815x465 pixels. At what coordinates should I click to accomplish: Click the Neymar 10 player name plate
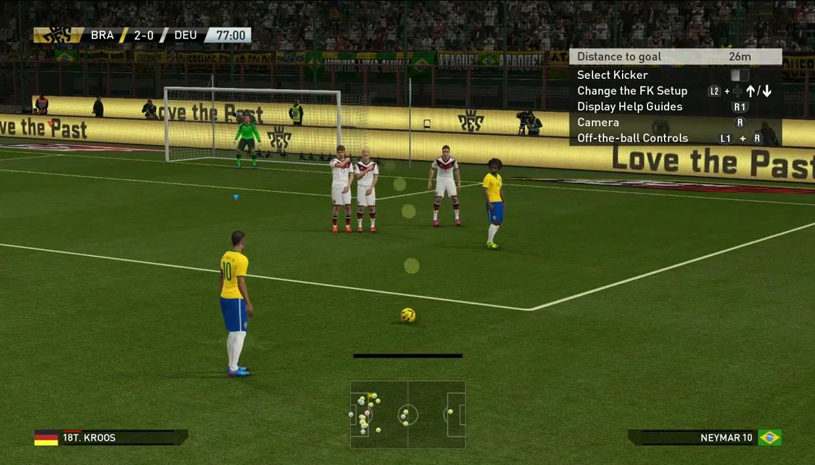pos(705,438)
